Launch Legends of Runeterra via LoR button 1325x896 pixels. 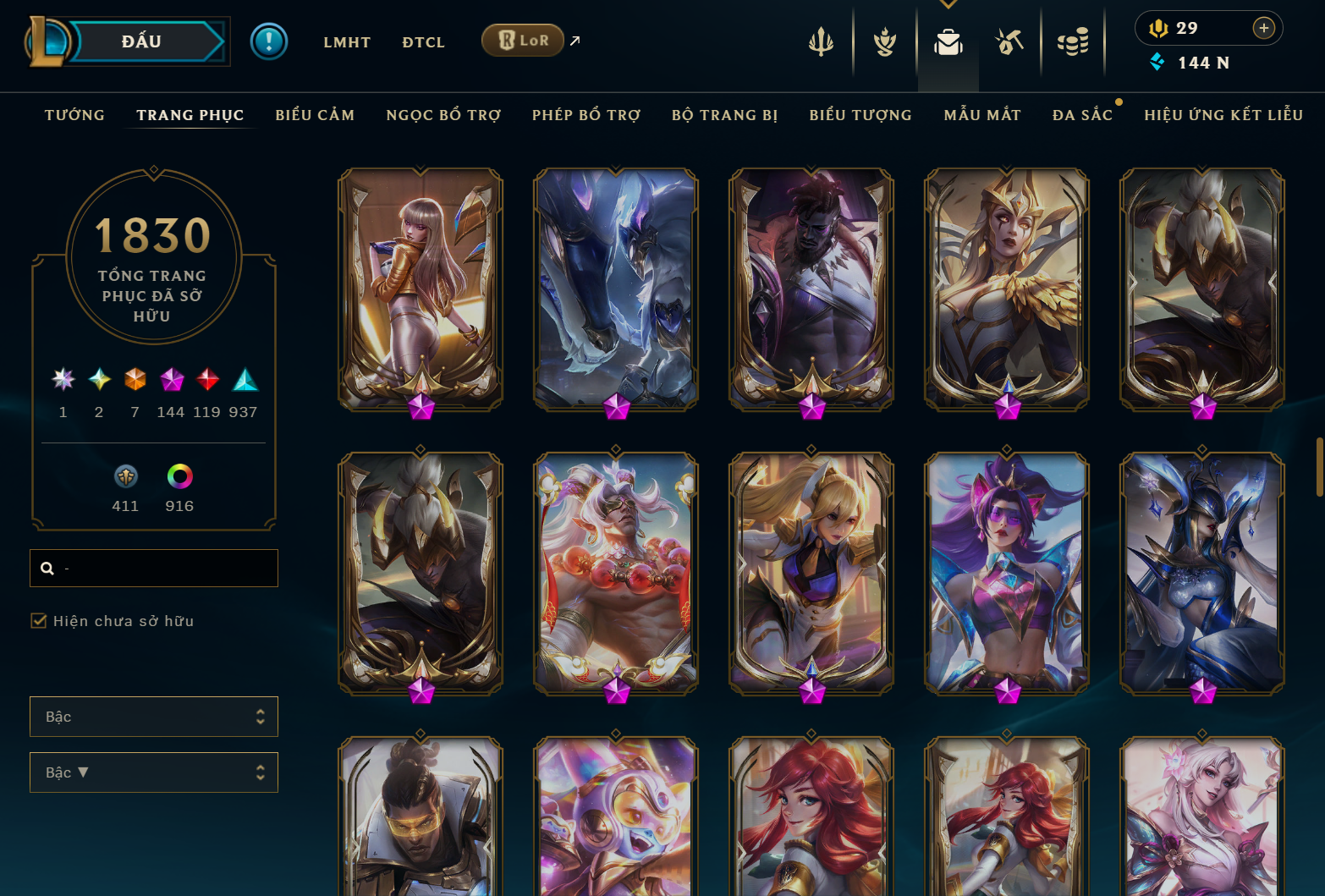(522, 40)
